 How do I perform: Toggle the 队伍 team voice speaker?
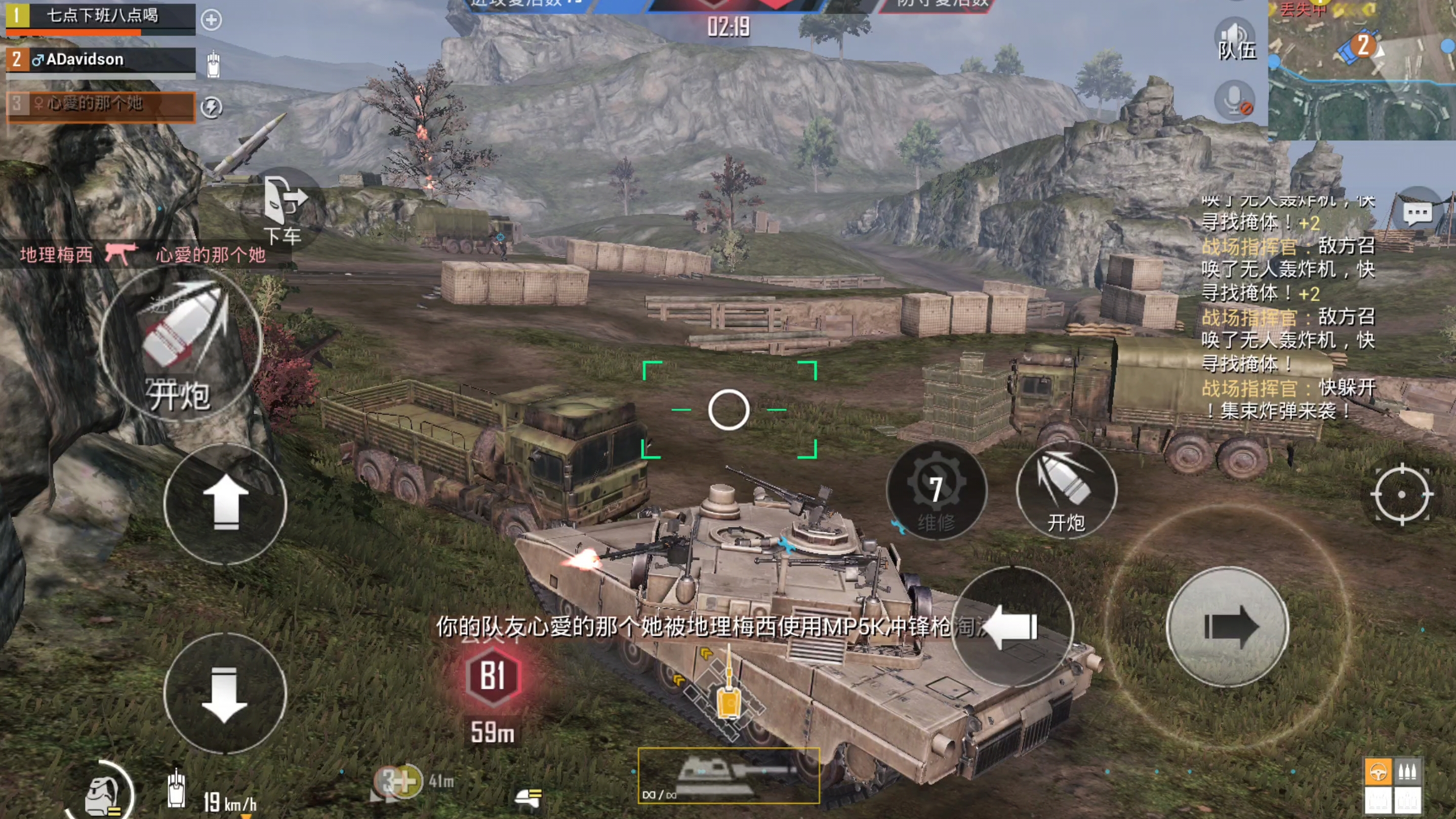coord(1236,40)
